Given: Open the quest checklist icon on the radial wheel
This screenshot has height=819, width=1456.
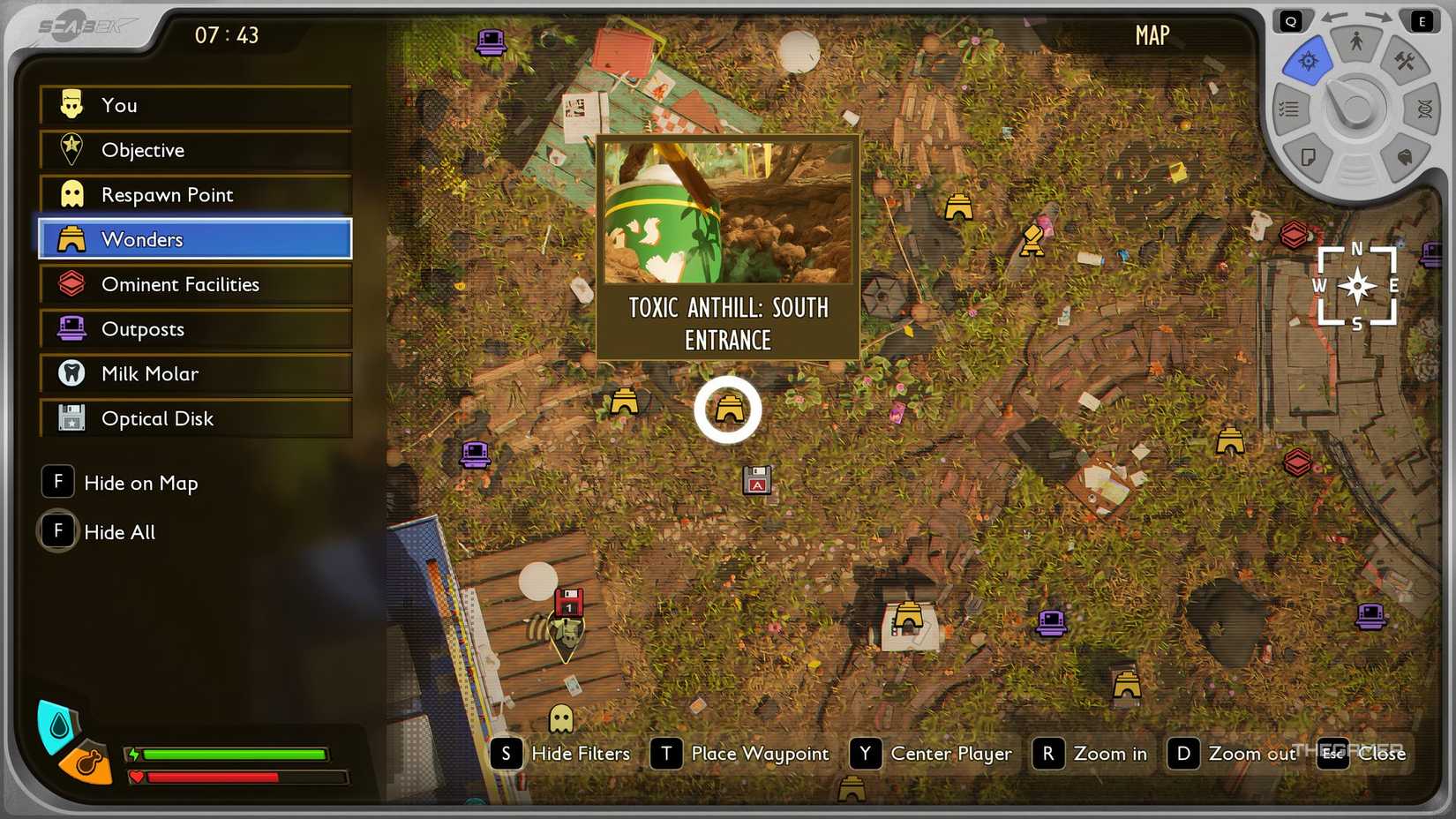Looking at the screenshot, I should pyautogui.click(x=1288, y=107).
